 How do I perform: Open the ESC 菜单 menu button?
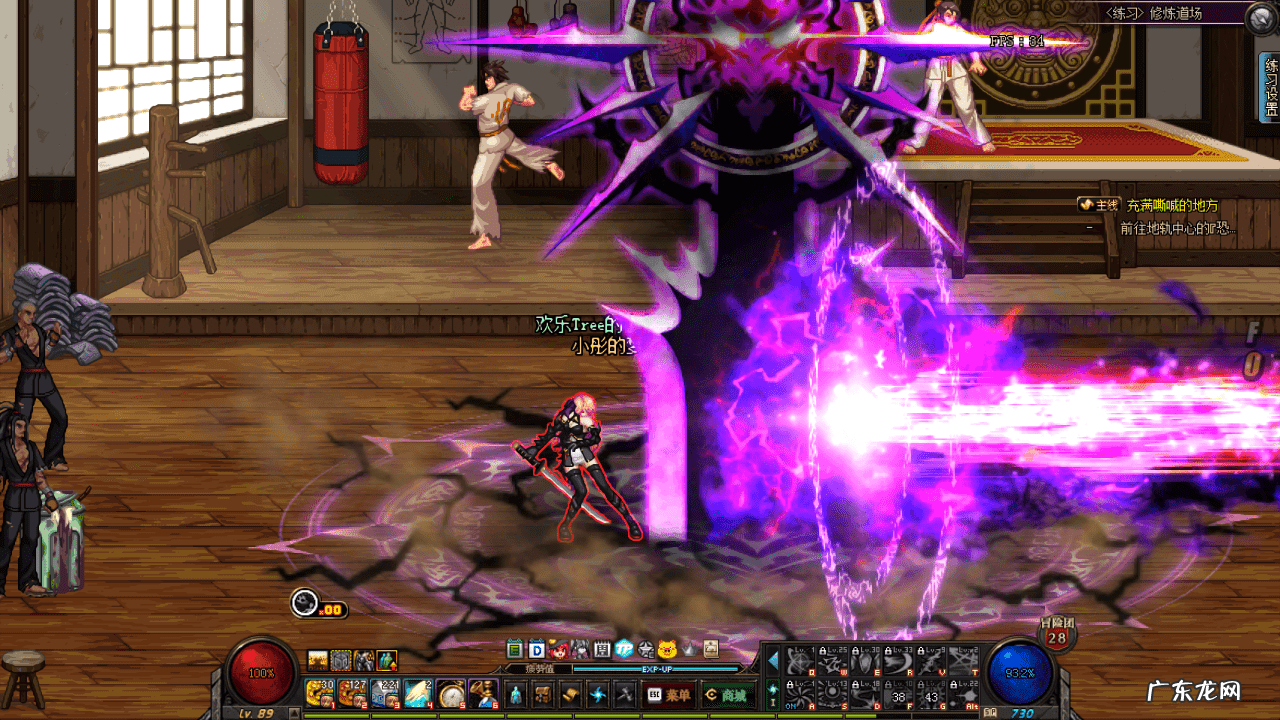coord(669,693)
